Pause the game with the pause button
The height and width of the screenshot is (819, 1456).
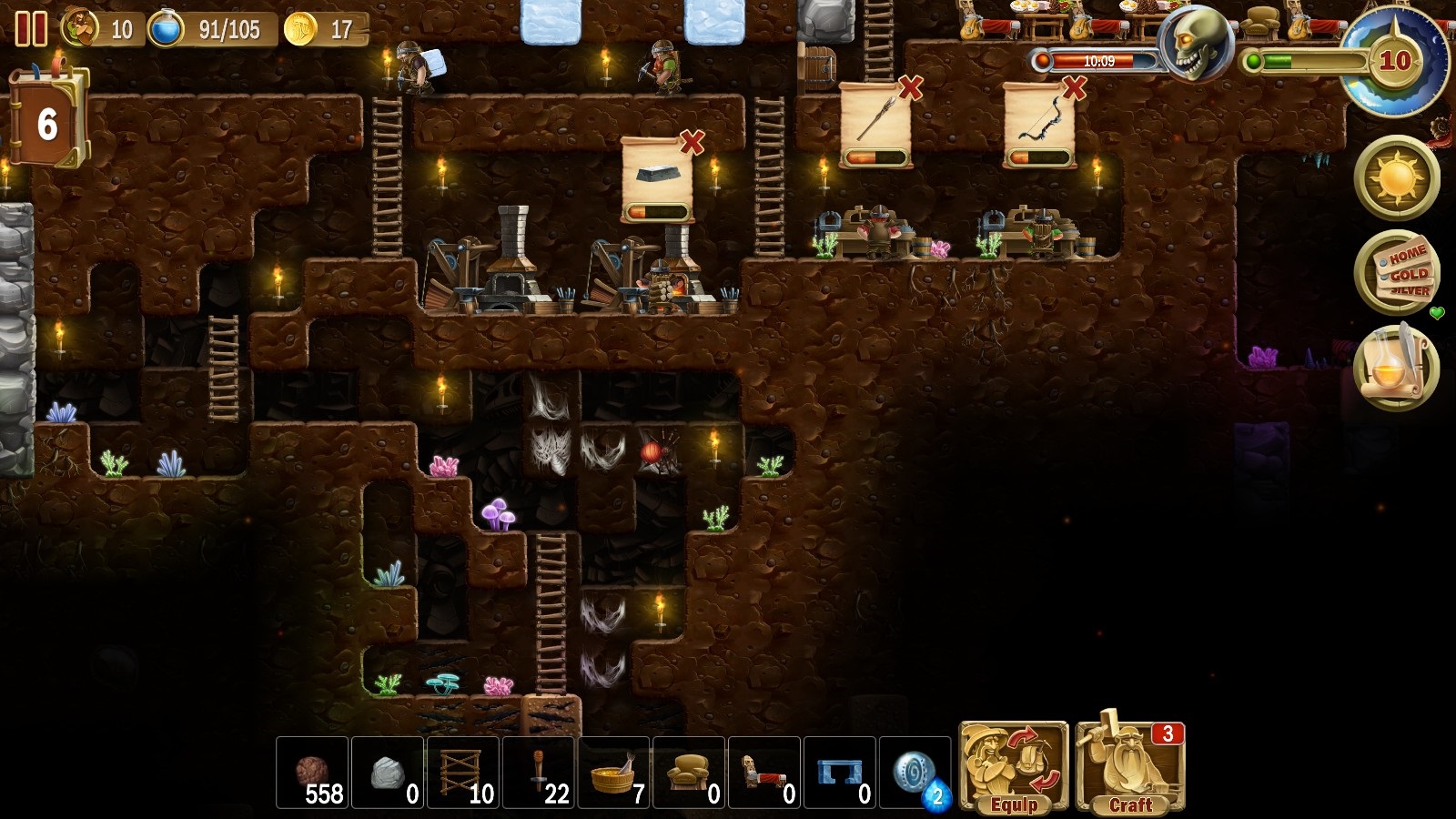(x=31, y=29)
